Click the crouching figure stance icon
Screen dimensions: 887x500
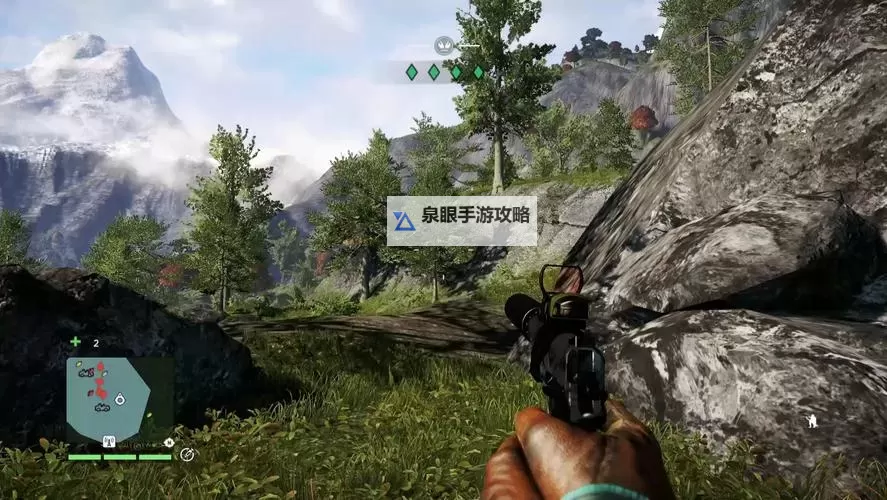click(813, 421)
